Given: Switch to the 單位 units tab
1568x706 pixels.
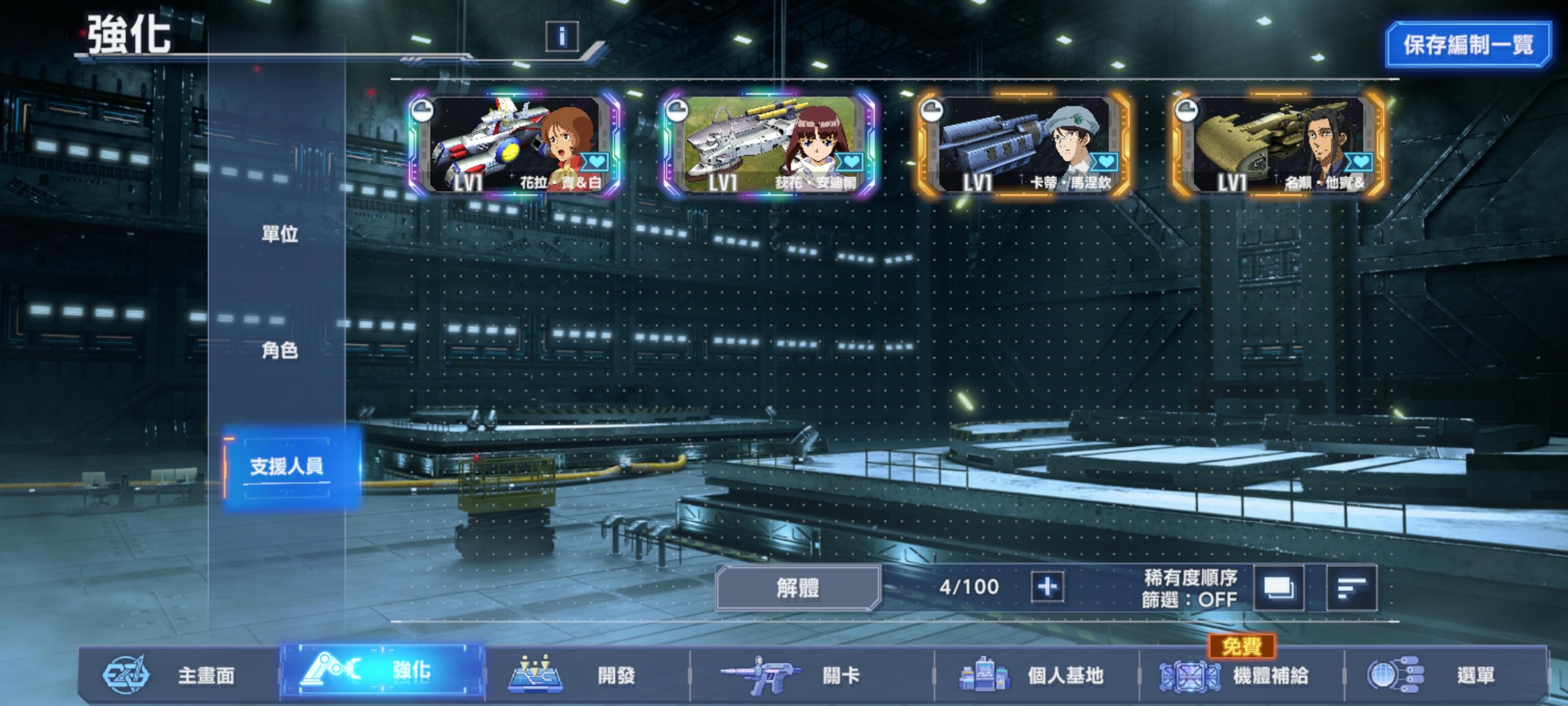Looking at the screenshot, I should pos(279,233).
